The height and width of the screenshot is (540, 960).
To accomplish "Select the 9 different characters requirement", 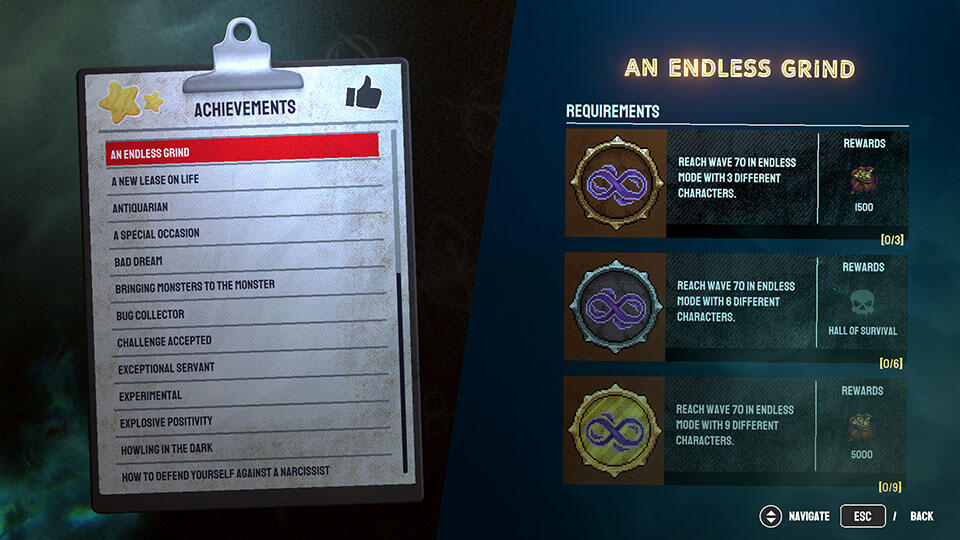I will 736,430.
